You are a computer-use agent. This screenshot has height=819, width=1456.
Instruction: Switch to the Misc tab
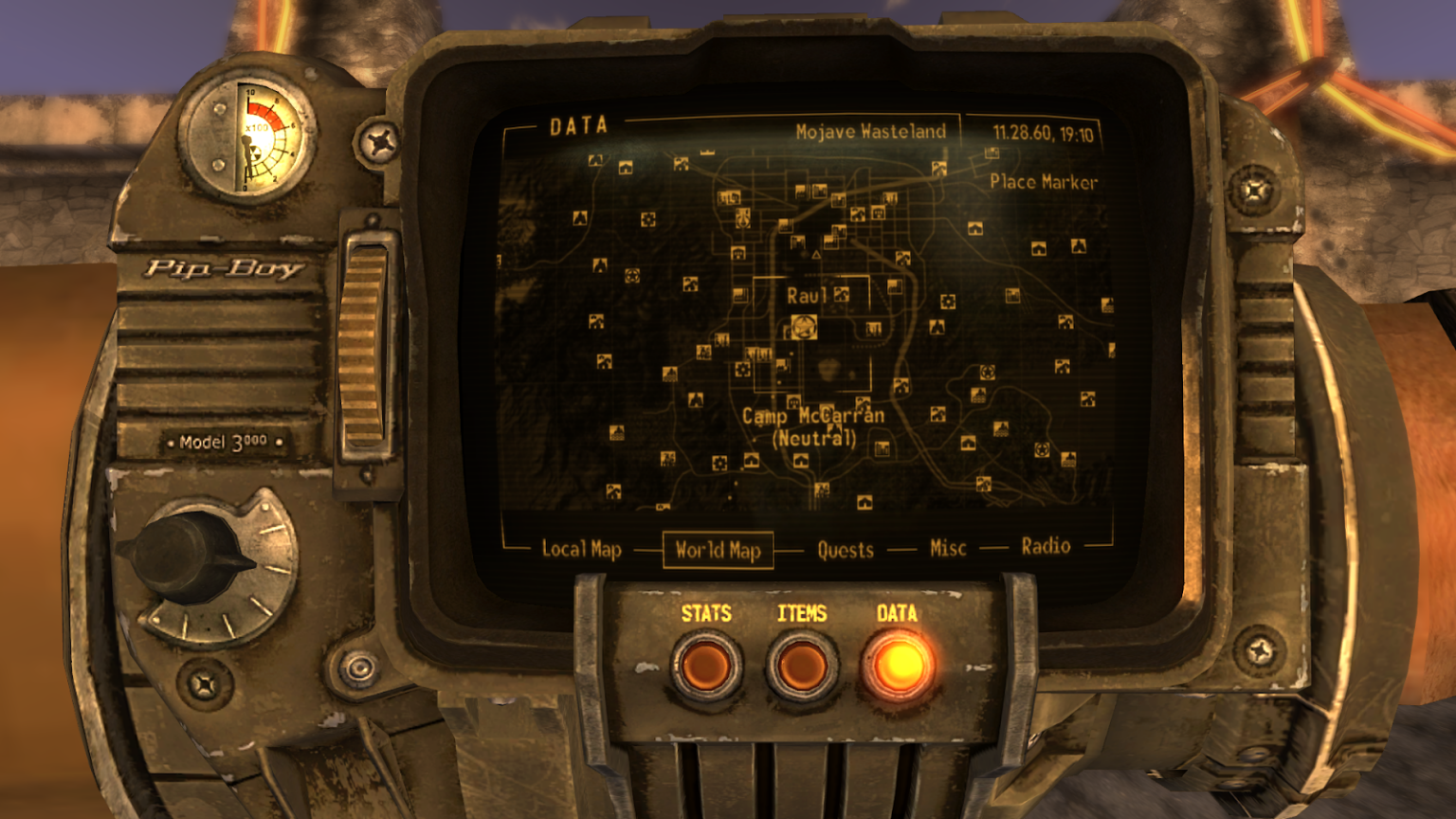[946, 547]
